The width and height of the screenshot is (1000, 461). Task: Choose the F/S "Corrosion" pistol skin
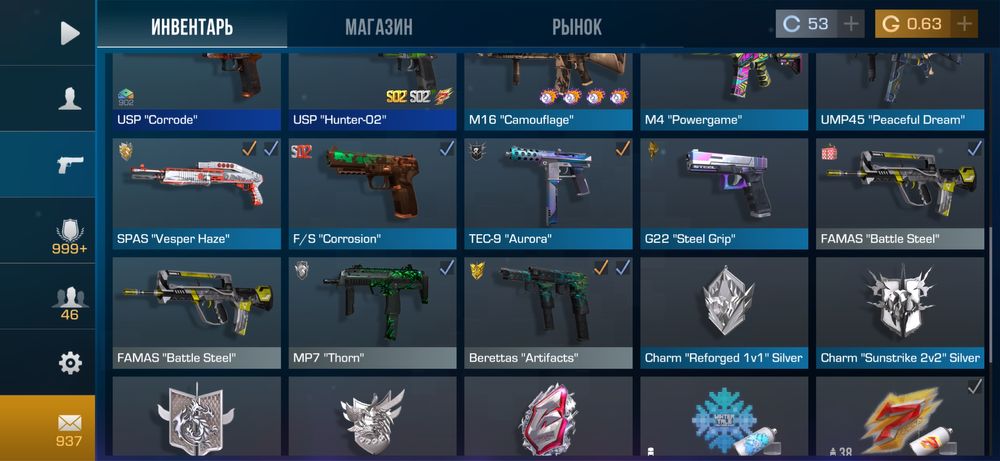372,193
